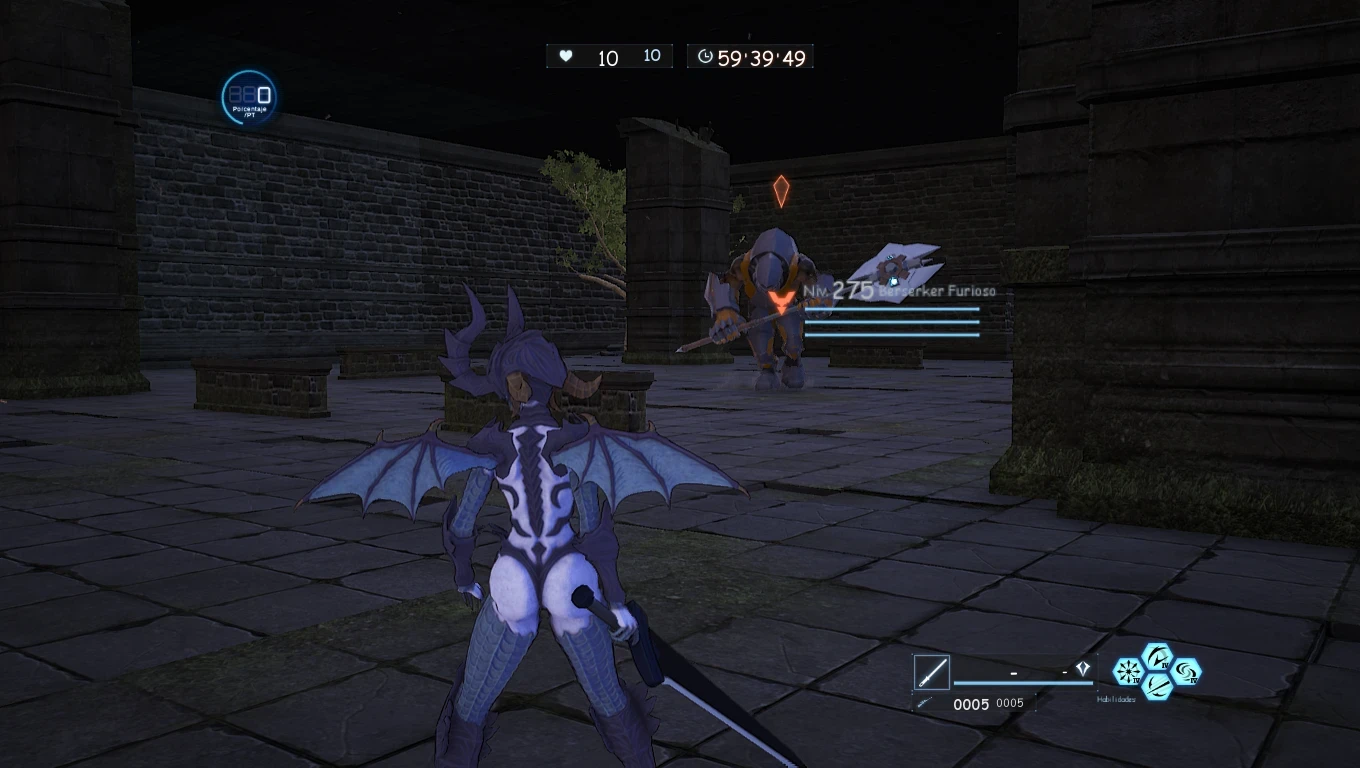Click the diamond icon on the weapon bar

click(1082, 668)
